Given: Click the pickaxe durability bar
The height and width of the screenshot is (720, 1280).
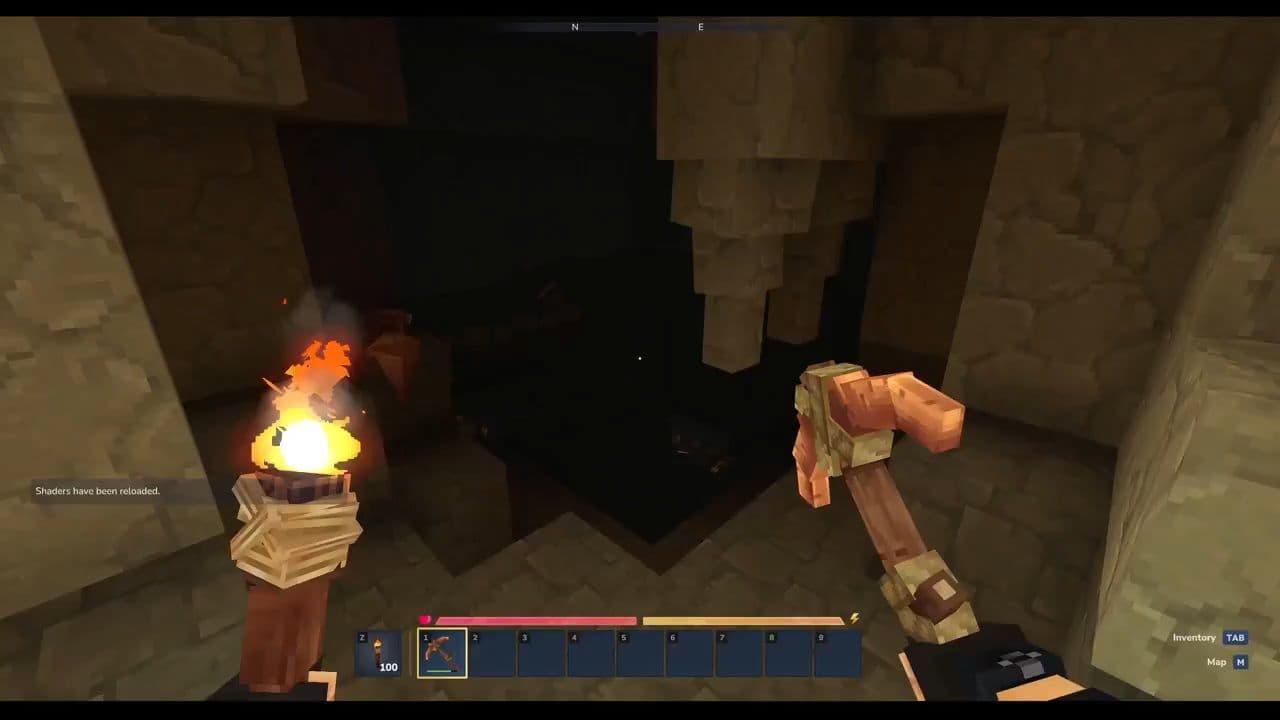Looking at the screenshot, I should click(440, 671).
